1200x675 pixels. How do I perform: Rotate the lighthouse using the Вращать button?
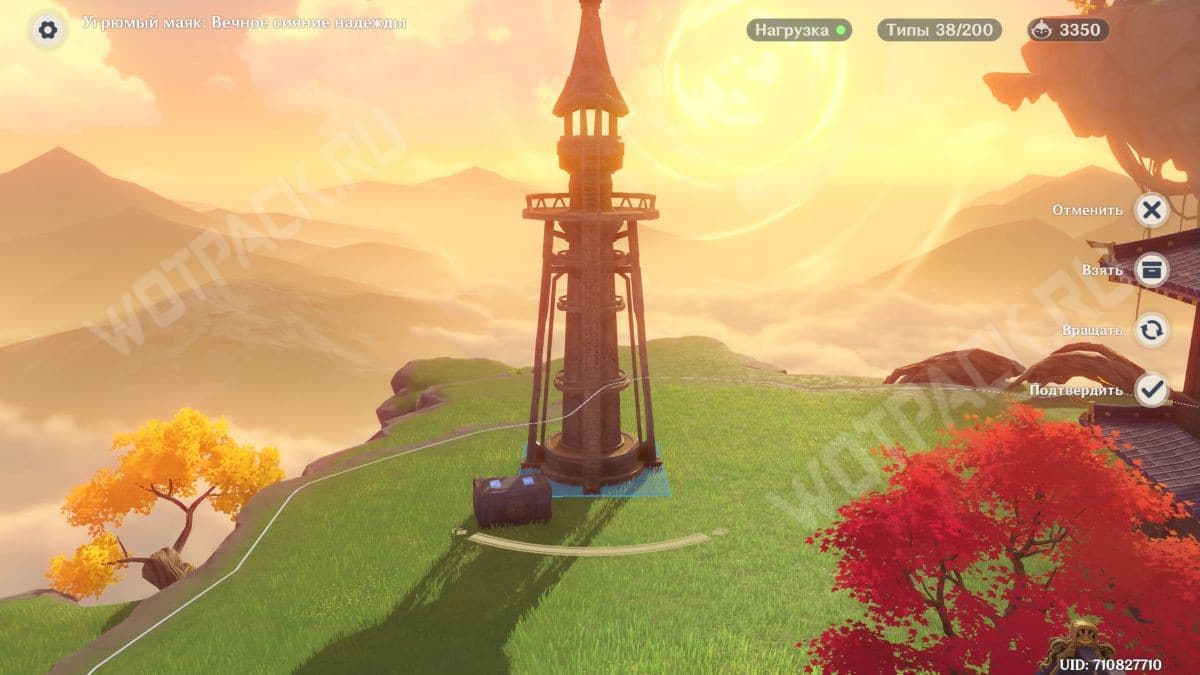point(1152,330)
